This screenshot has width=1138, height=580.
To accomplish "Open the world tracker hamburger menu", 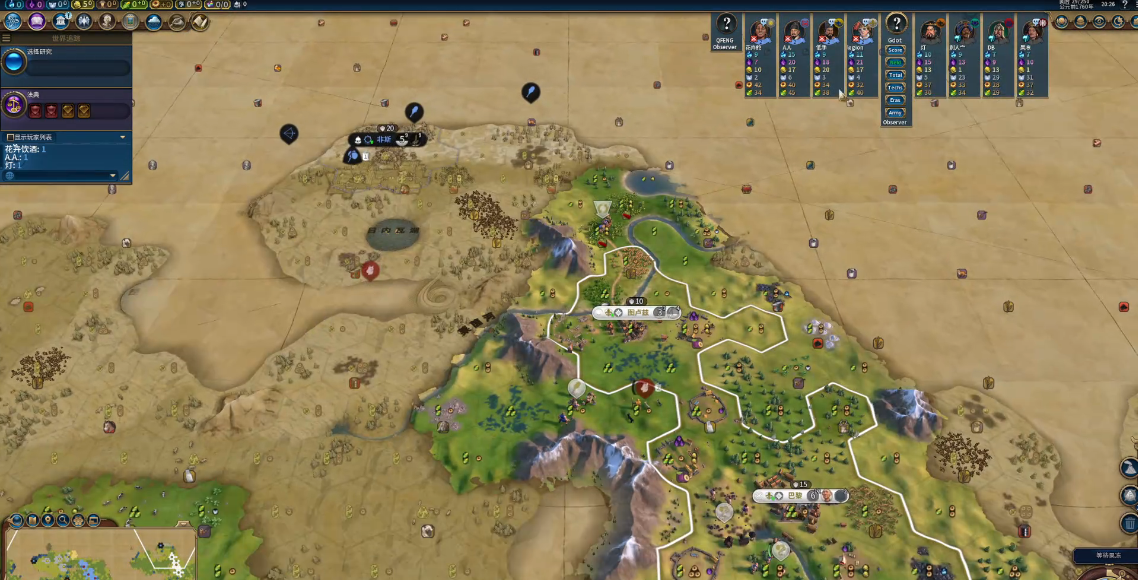I will [6, 38].
